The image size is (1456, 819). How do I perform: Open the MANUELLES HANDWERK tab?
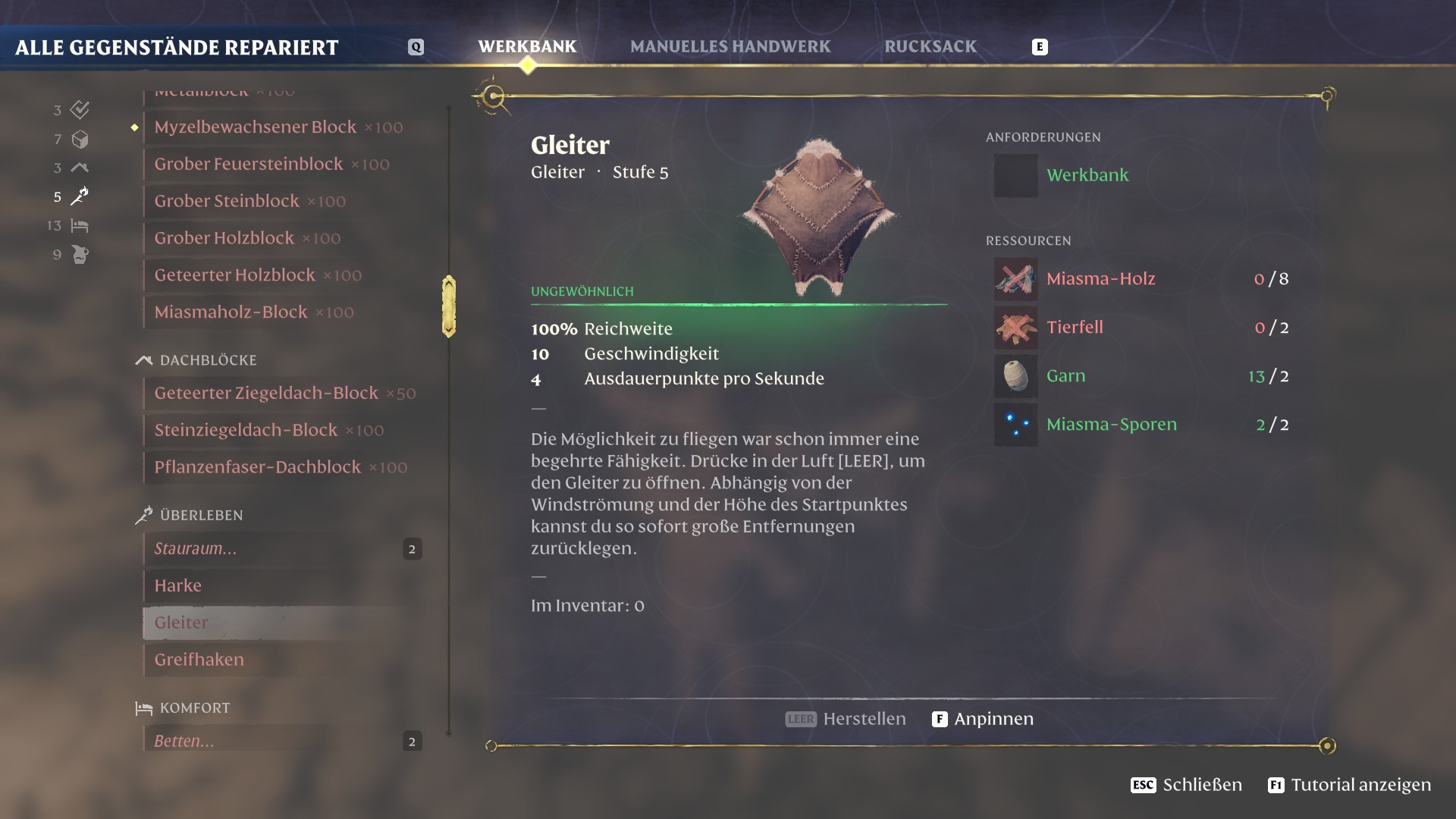[x=730, y=46]
